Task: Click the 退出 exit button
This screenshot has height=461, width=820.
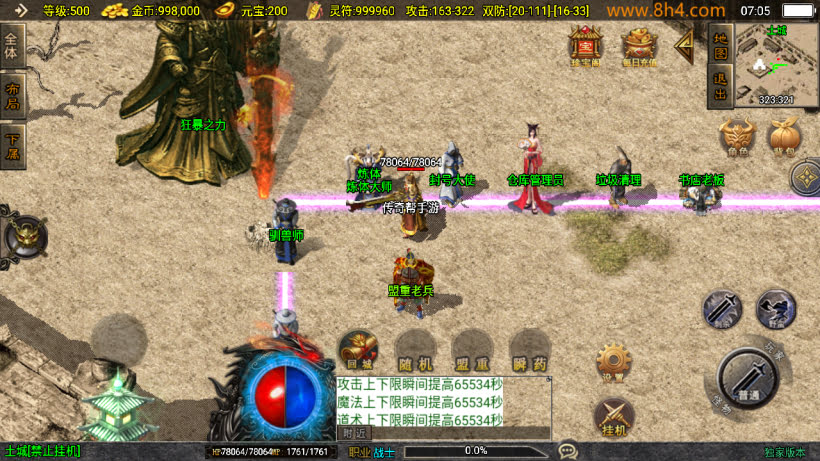Action: click(x=719, y=88)
